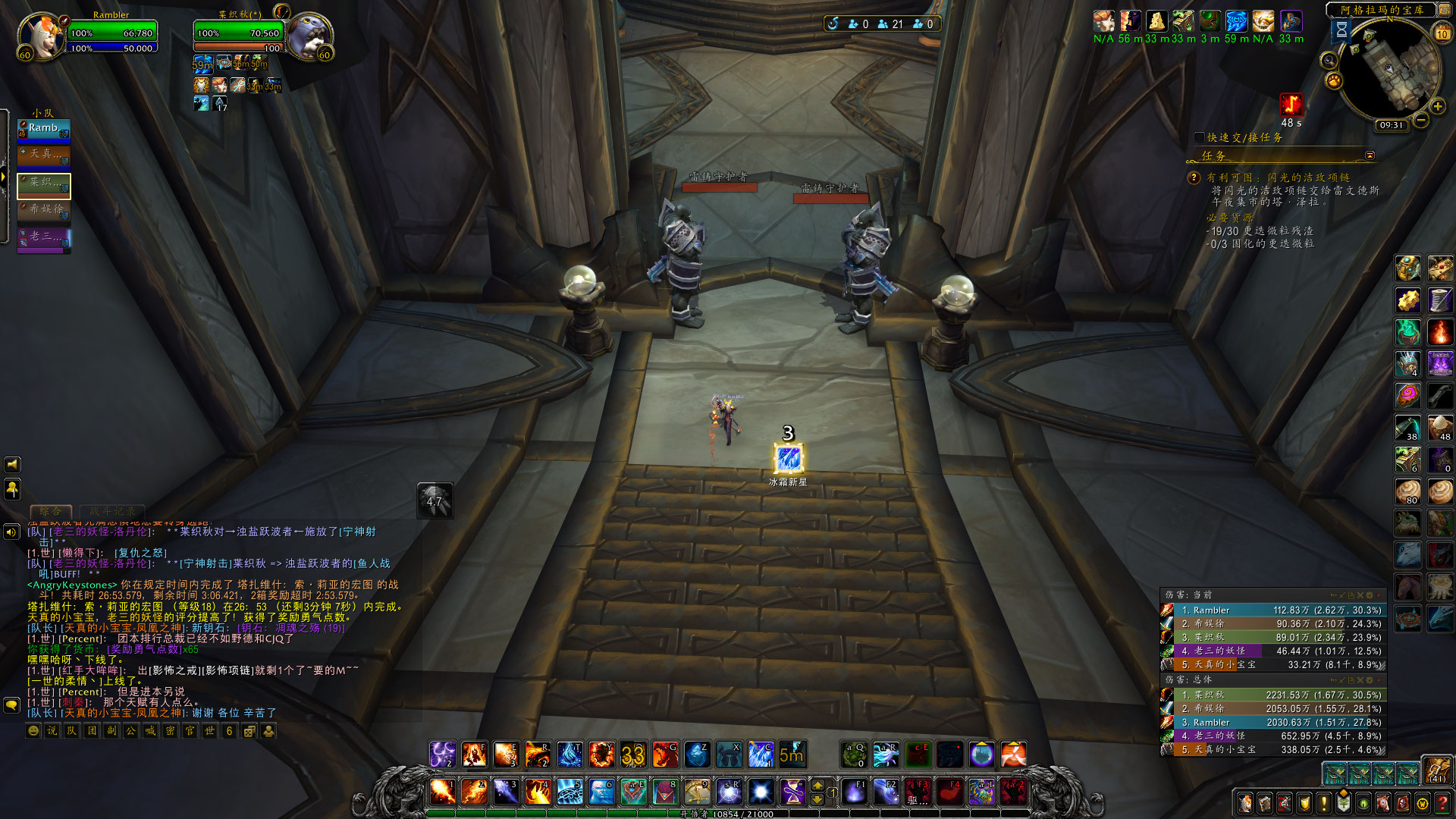Click the dice roll icon in the chat bar

(249, 732)
